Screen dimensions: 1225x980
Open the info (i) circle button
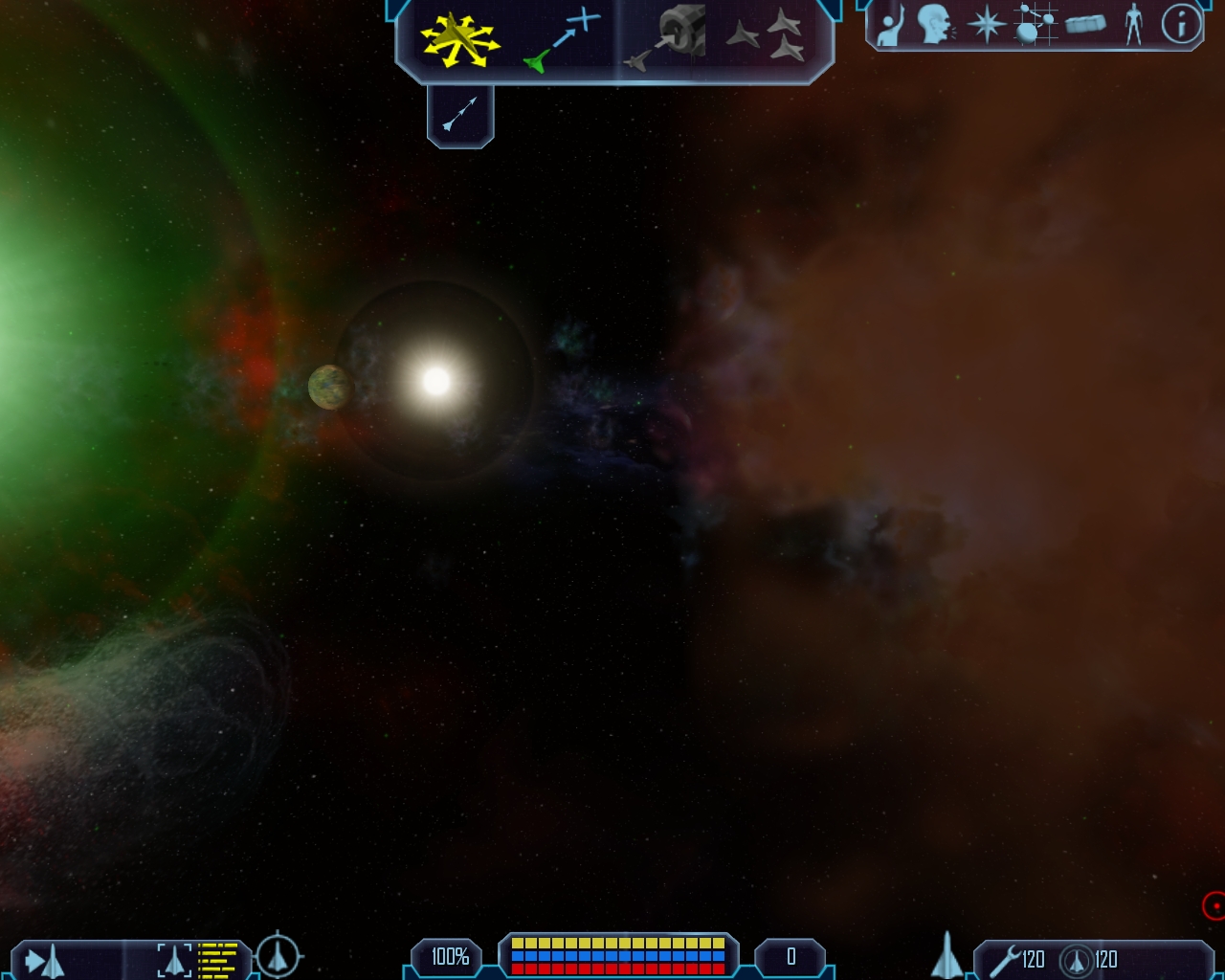(1181, 25)
